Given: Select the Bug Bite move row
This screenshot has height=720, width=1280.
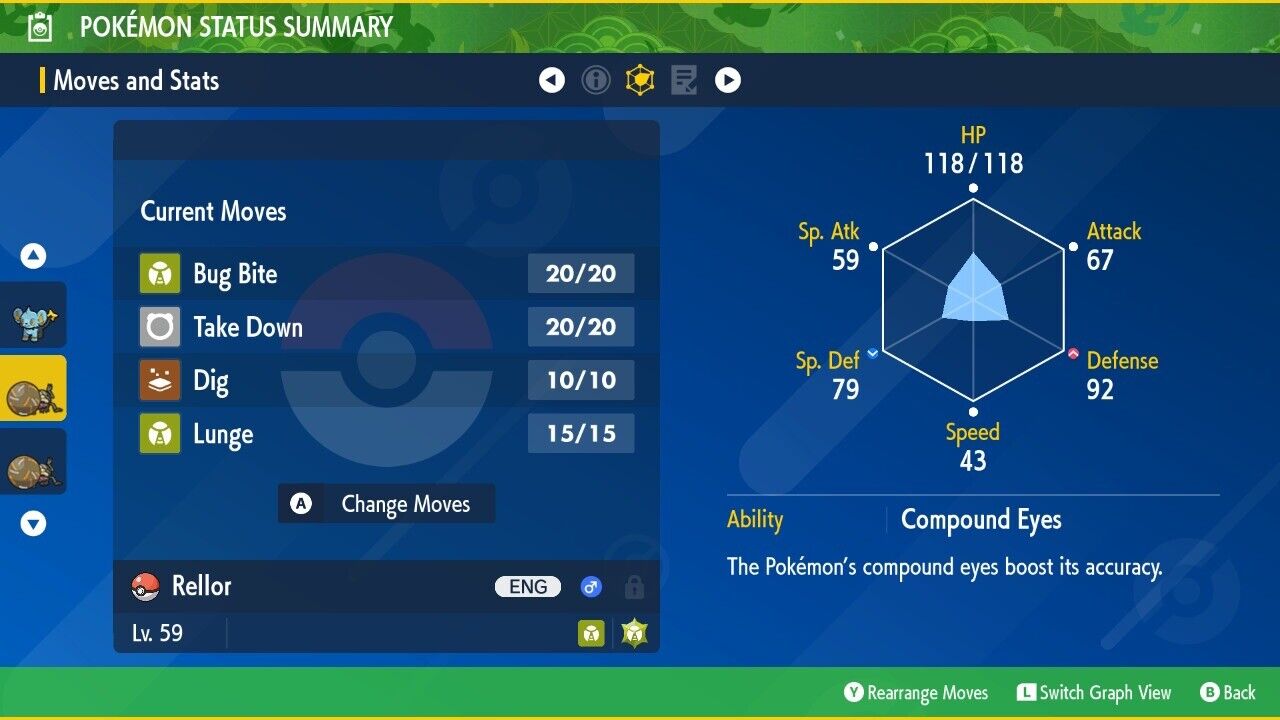Looking at the screenshot, I should tap(386, 274).
